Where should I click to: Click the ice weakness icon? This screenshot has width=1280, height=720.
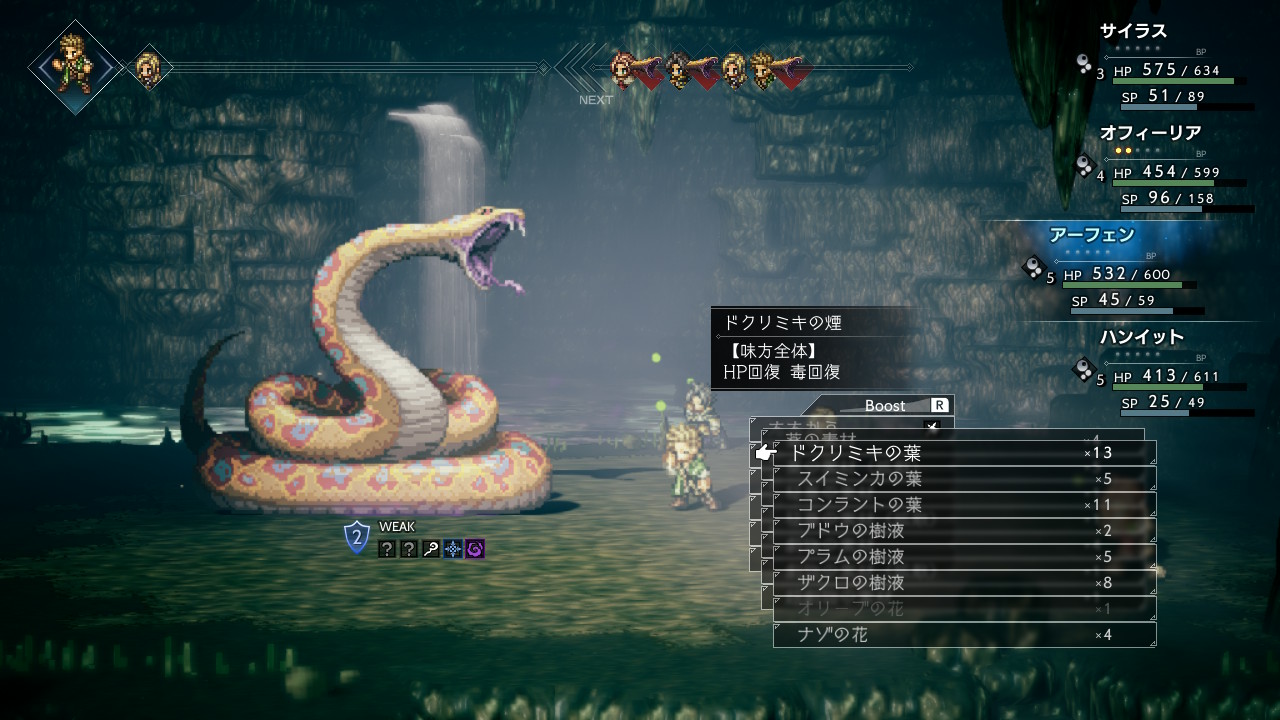pos(453,548)
